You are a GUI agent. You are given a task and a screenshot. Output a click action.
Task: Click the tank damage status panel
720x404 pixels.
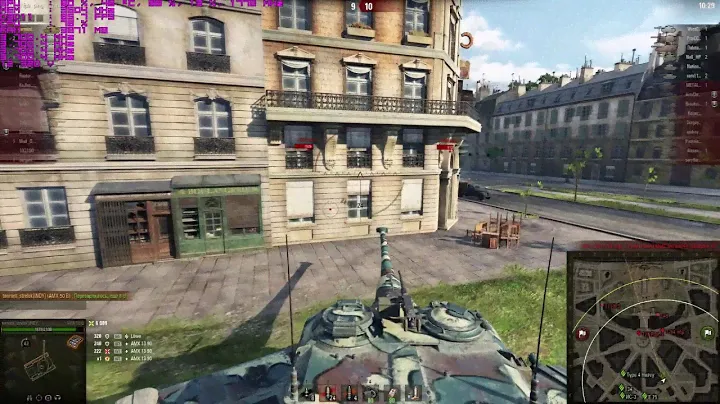[42, 361]
